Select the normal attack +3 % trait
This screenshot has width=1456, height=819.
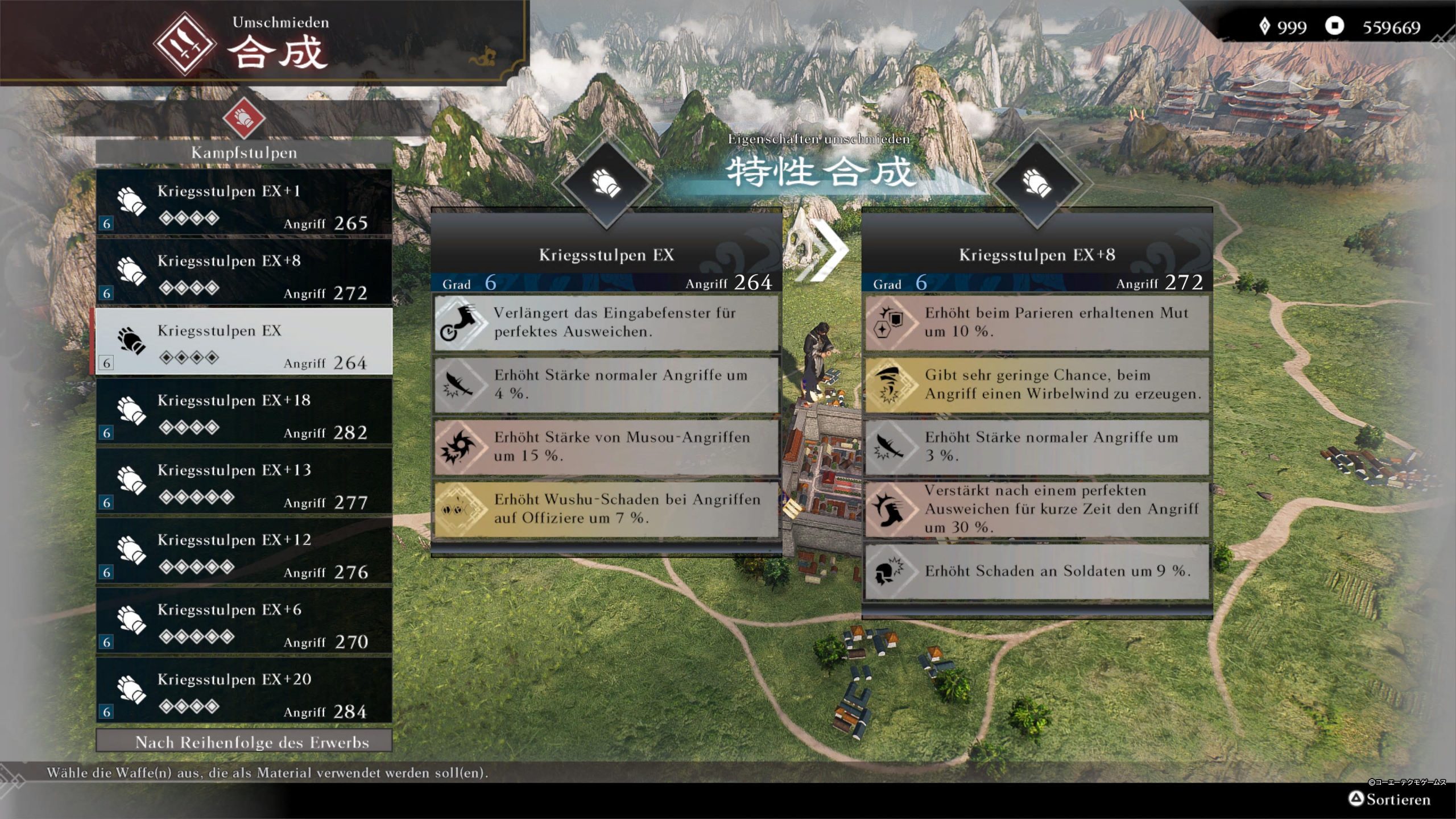(1037, 447)
